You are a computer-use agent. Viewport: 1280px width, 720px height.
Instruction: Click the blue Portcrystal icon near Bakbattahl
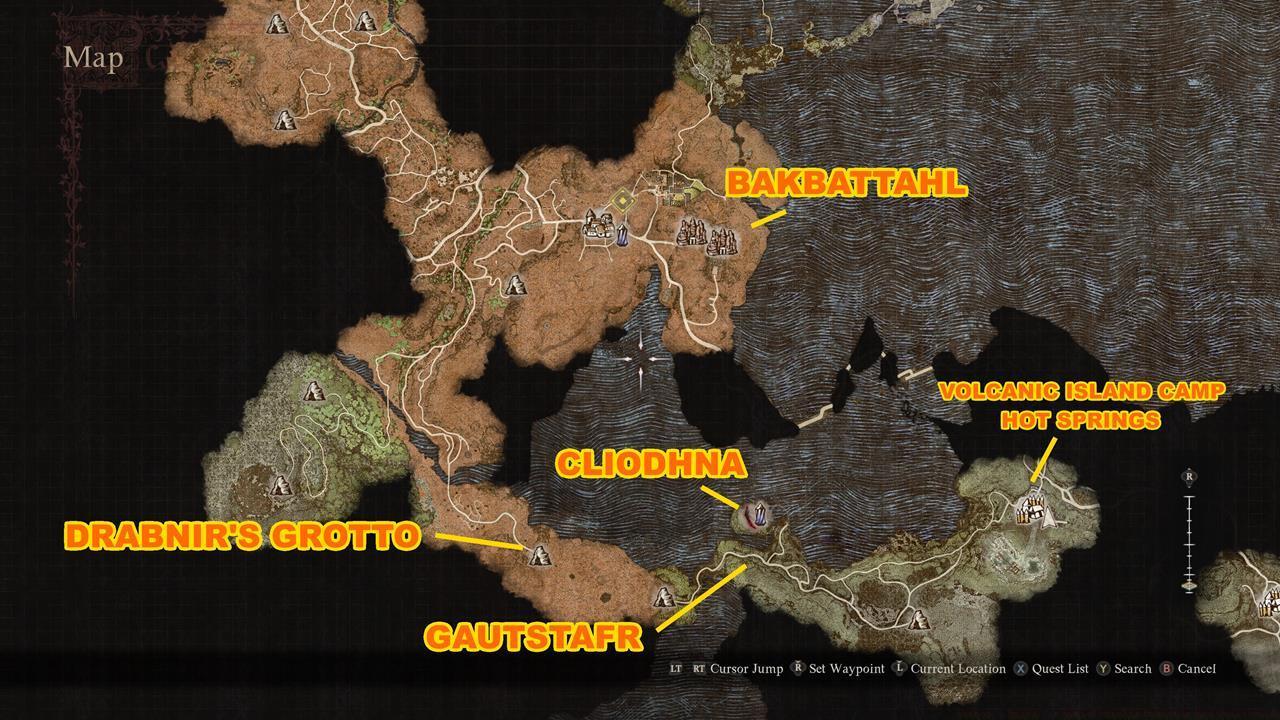click(x=623, y=235)
